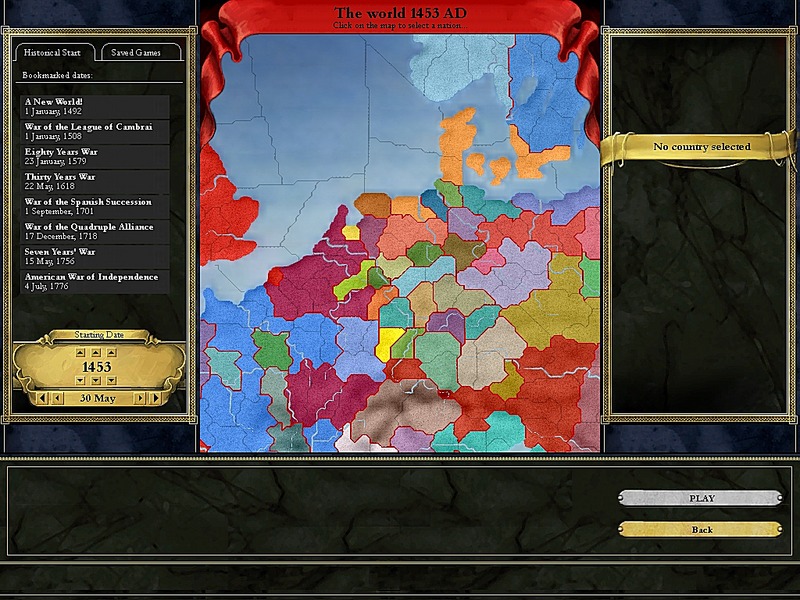
Task: Pick the Seven Years' War bookmark
Action: [x=96, y=256]
